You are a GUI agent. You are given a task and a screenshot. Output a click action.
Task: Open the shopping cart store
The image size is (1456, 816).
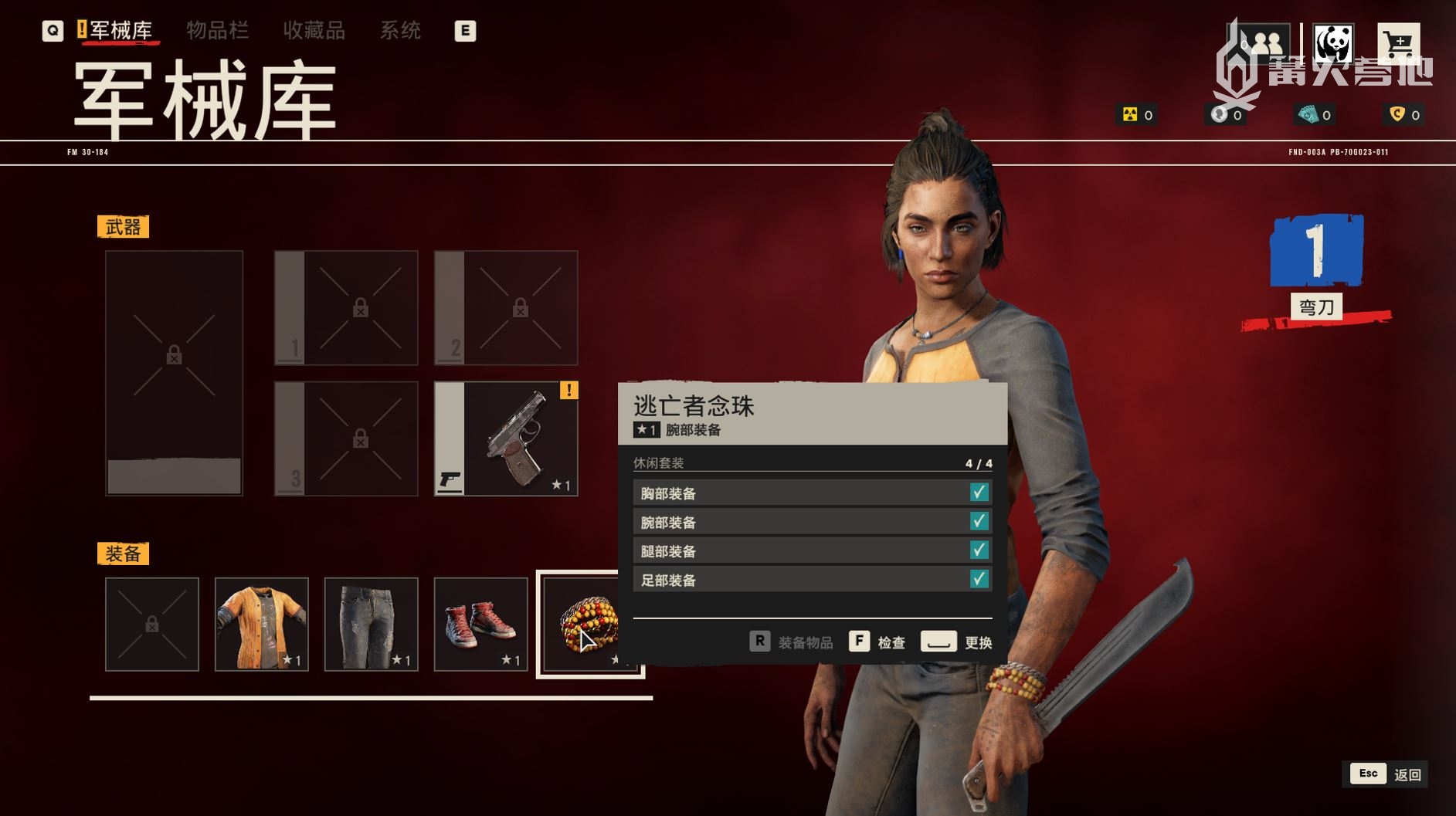point(1398,44)
